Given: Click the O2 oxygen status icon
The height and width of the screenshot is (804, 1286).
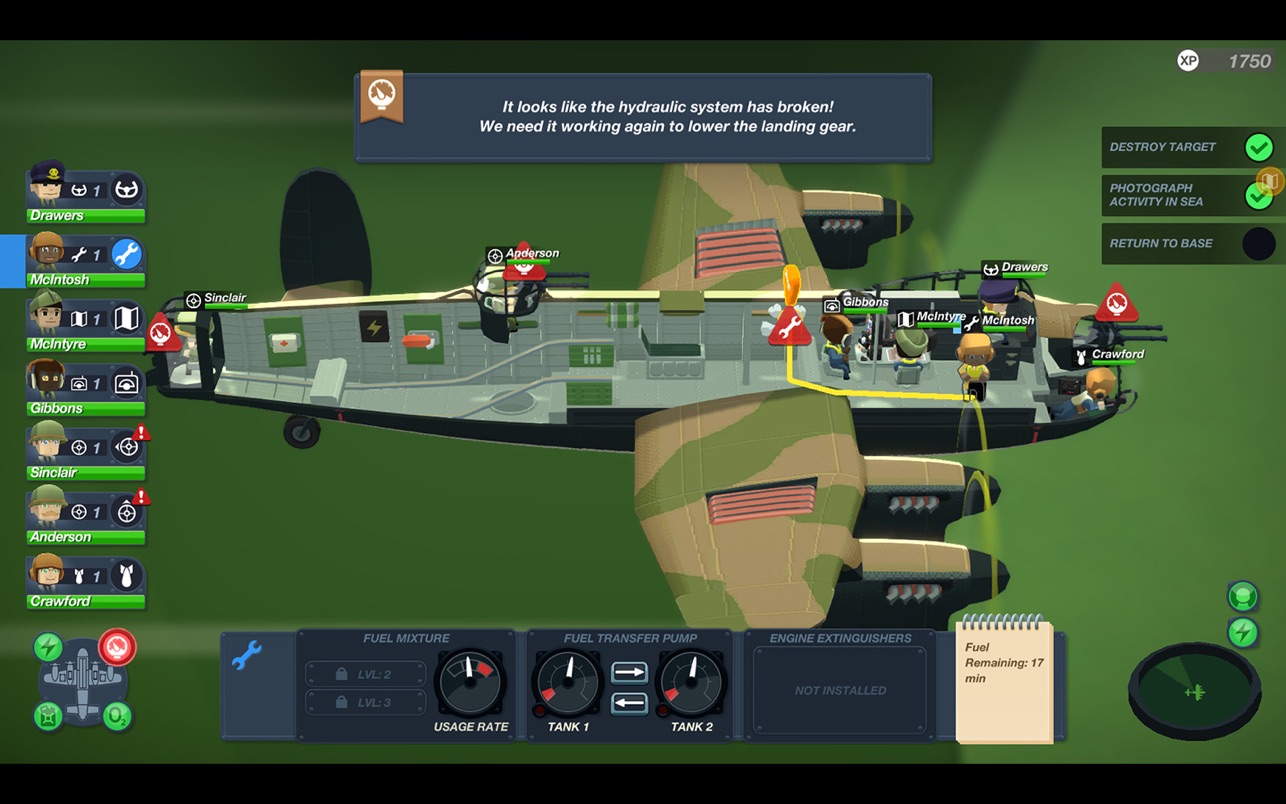Looking at the screenshot, I should (117, 716).
